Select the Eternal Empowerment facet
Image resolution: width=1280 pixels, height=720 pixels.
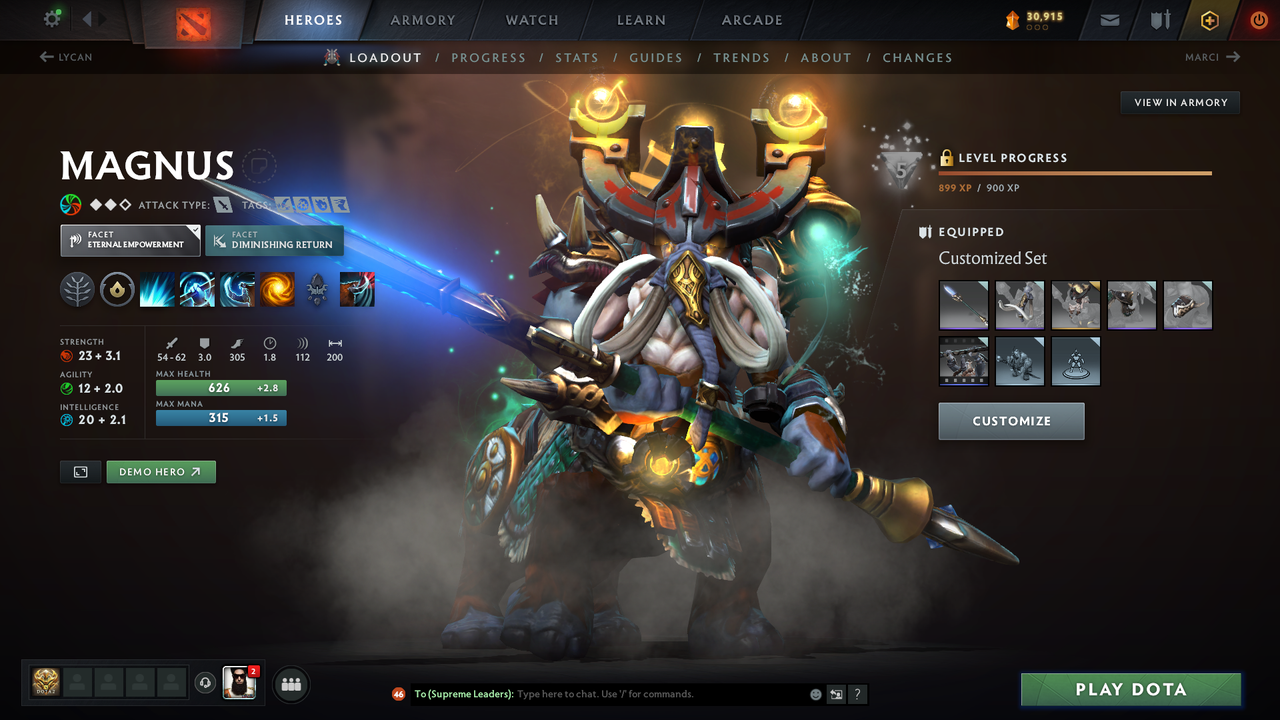(129, 240)
